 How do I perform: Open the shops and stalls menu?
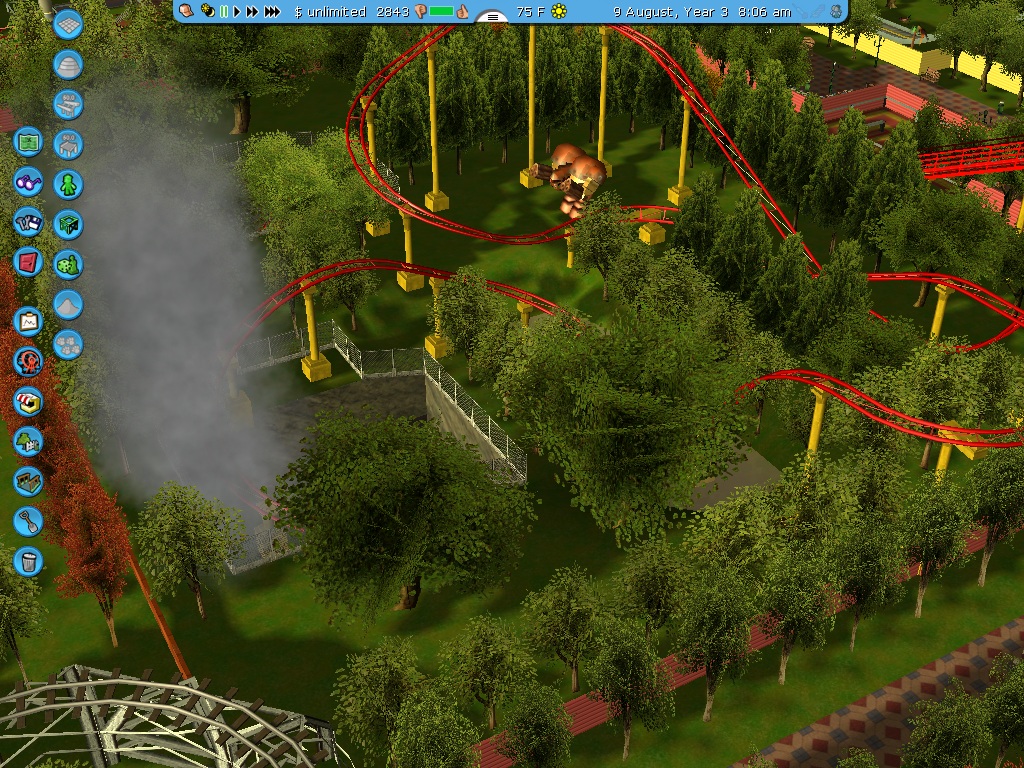28,402
